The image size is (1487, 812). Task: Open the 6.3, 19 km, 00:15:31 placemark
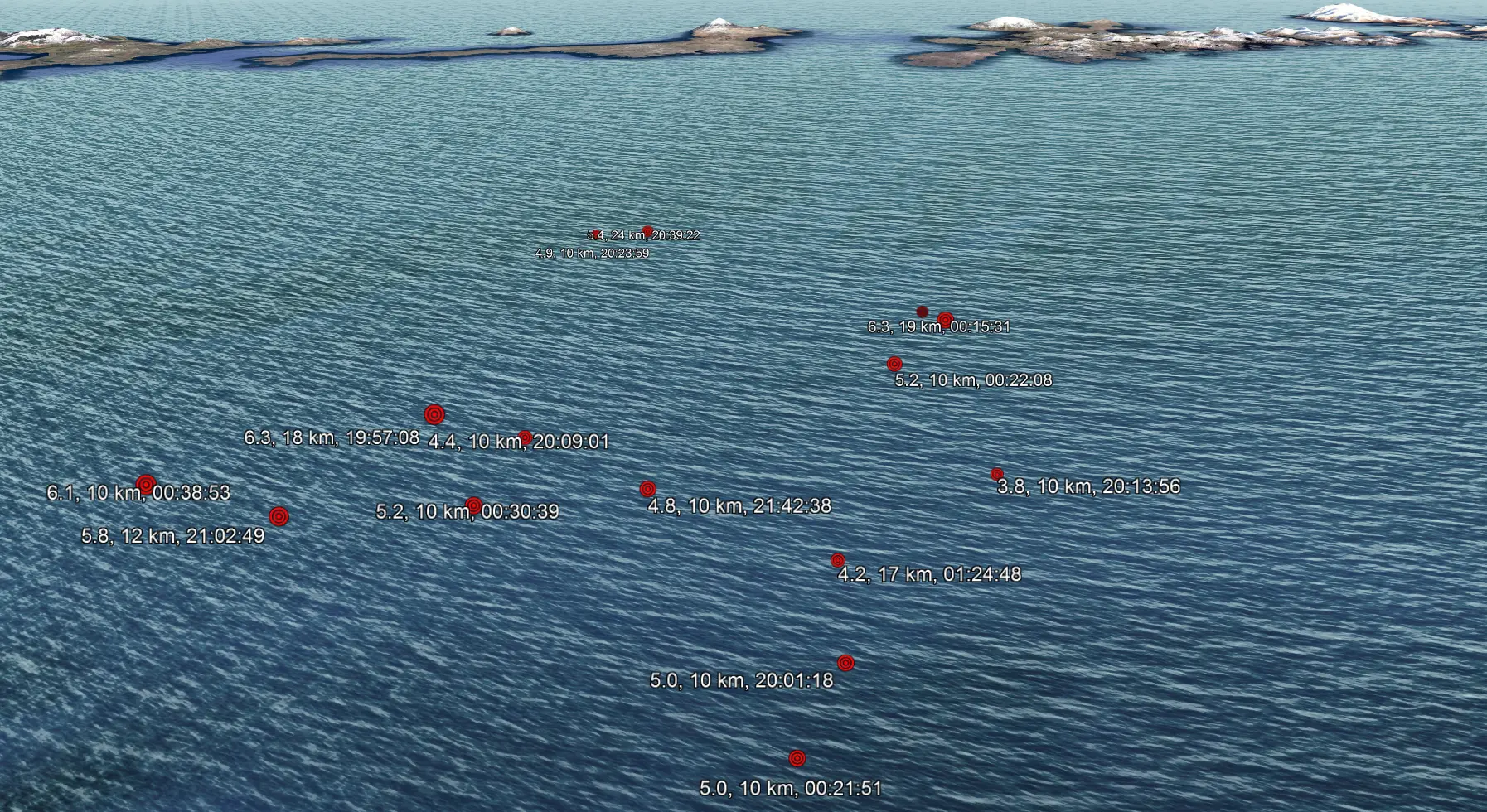pyautogui.click(x=945, y=319)
